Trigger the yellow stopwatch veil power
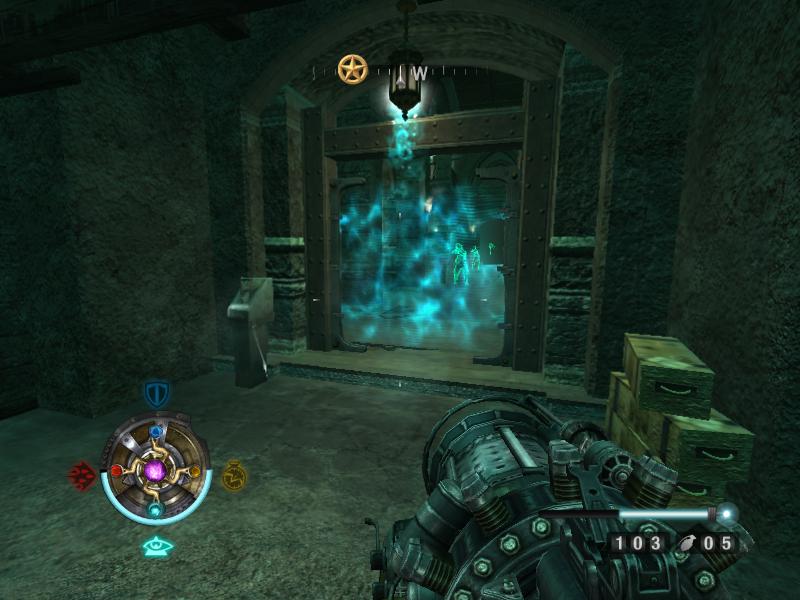 (x=234, y=474)
